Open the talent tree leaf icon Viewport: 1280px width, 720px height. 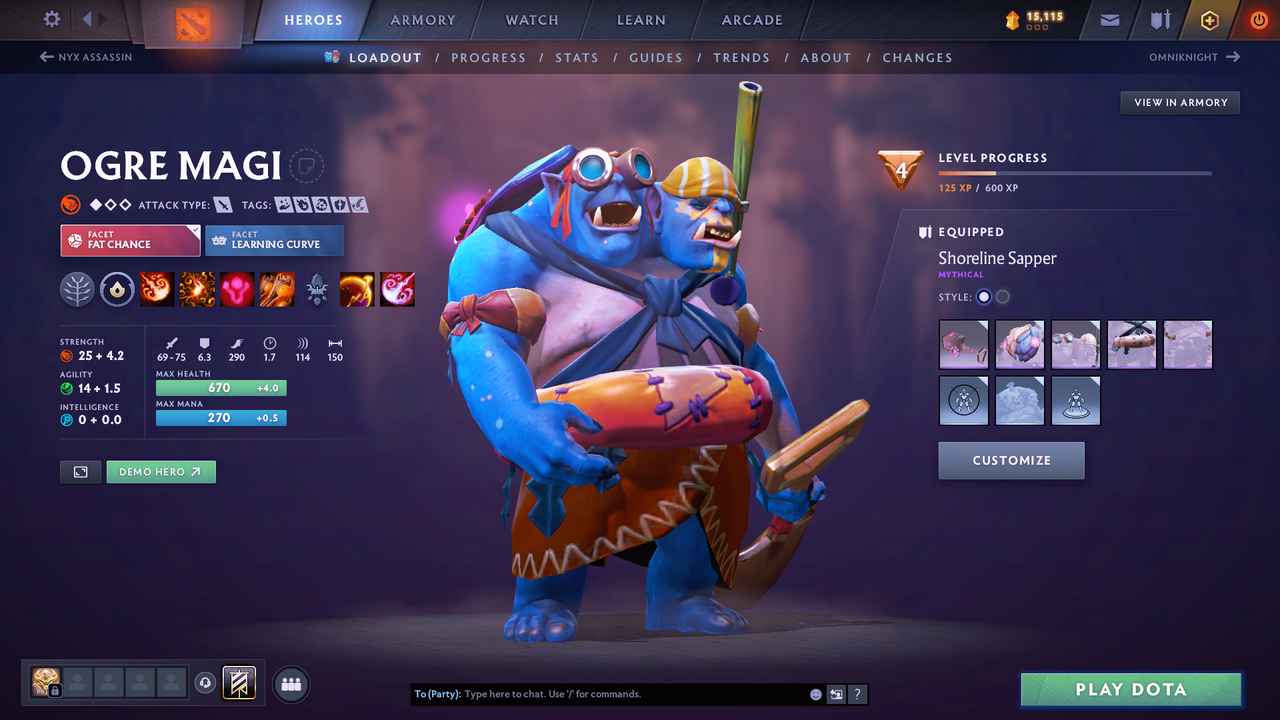(77, 289)
